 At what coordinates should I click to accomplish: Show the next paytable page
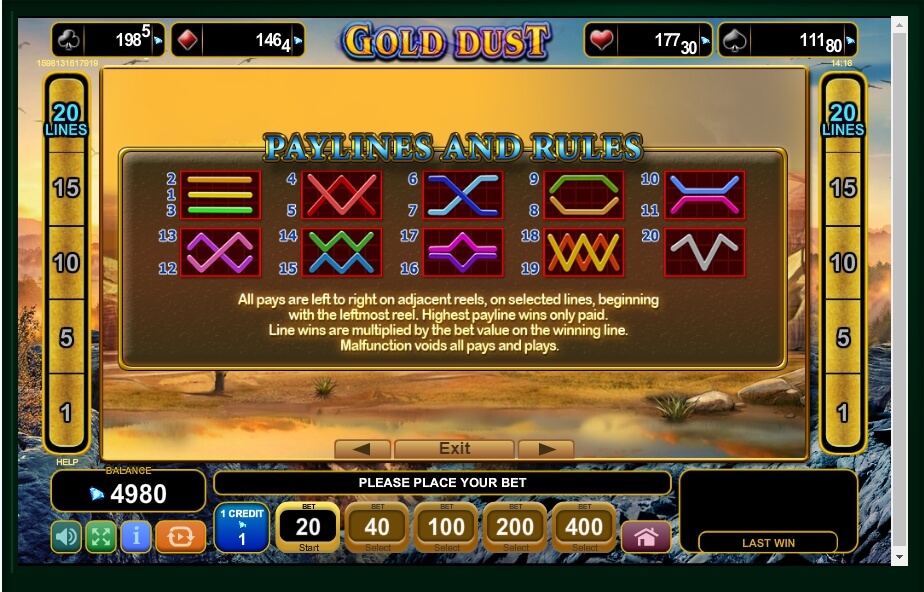tap(546, 449)
